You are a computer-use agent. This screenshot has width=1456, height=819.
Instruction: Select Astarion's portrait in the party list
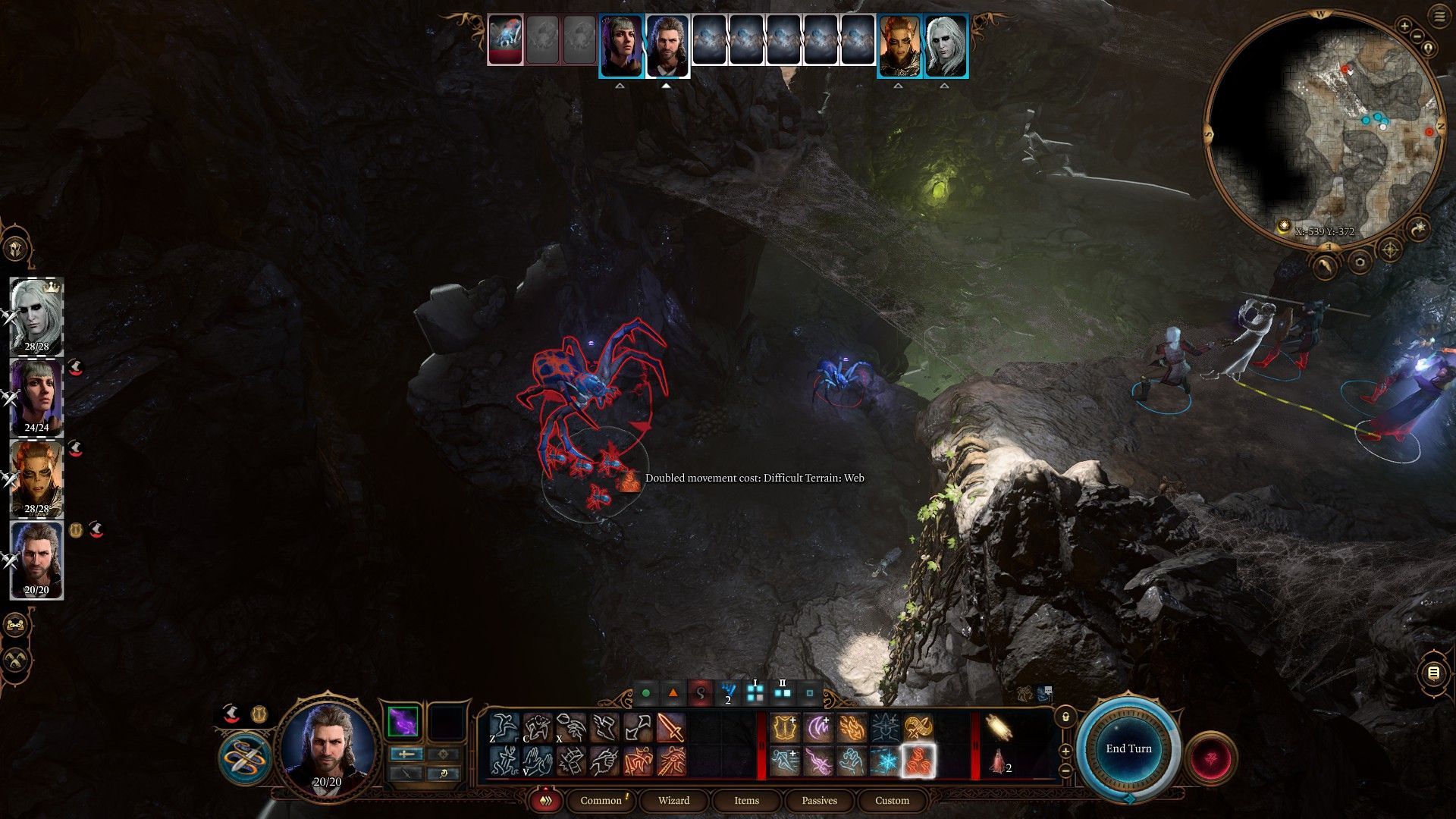(x=36, y=315)
